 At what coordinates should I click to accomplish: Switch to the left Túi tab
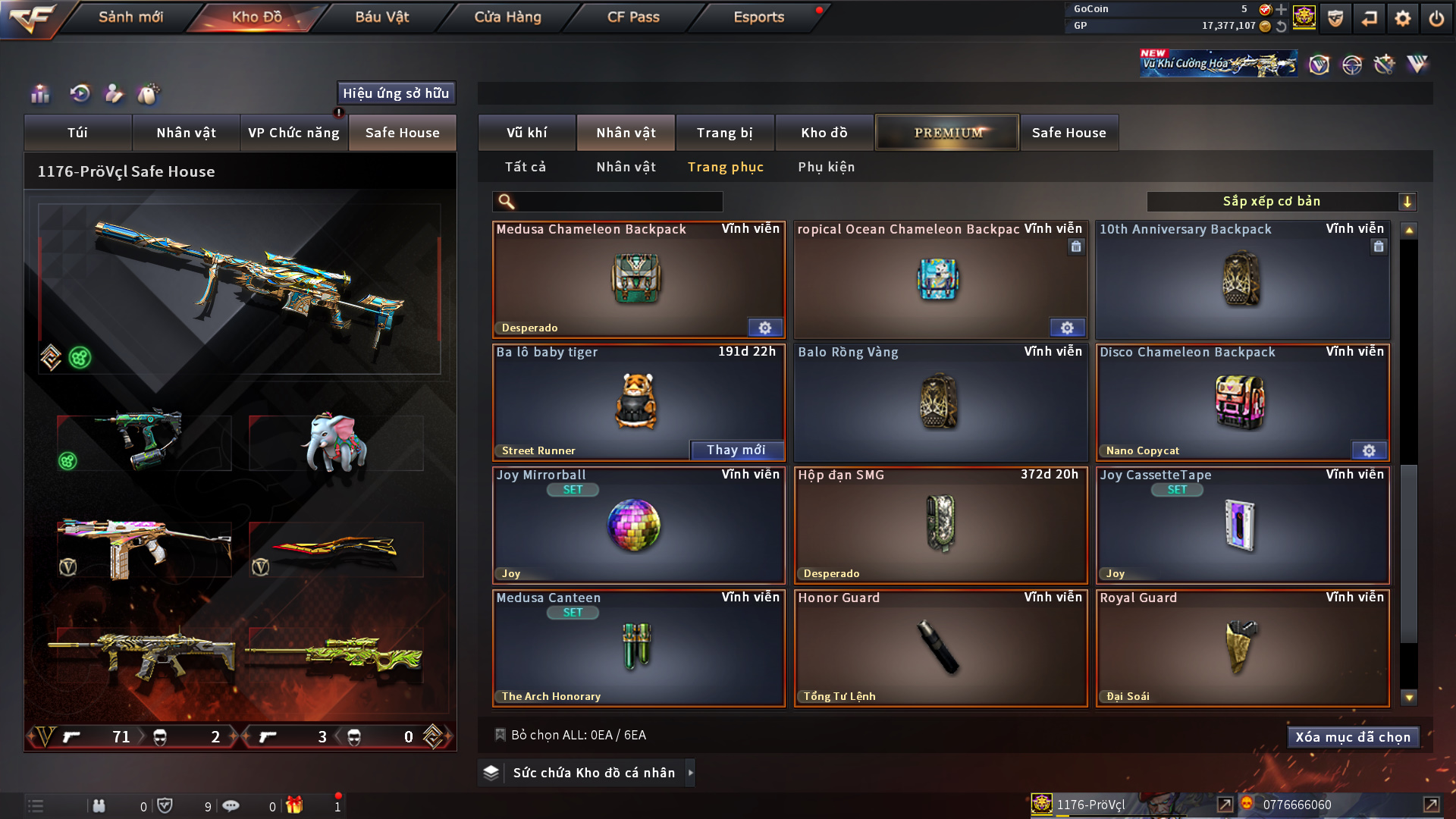pyautogui.click(x=77, y=133)
